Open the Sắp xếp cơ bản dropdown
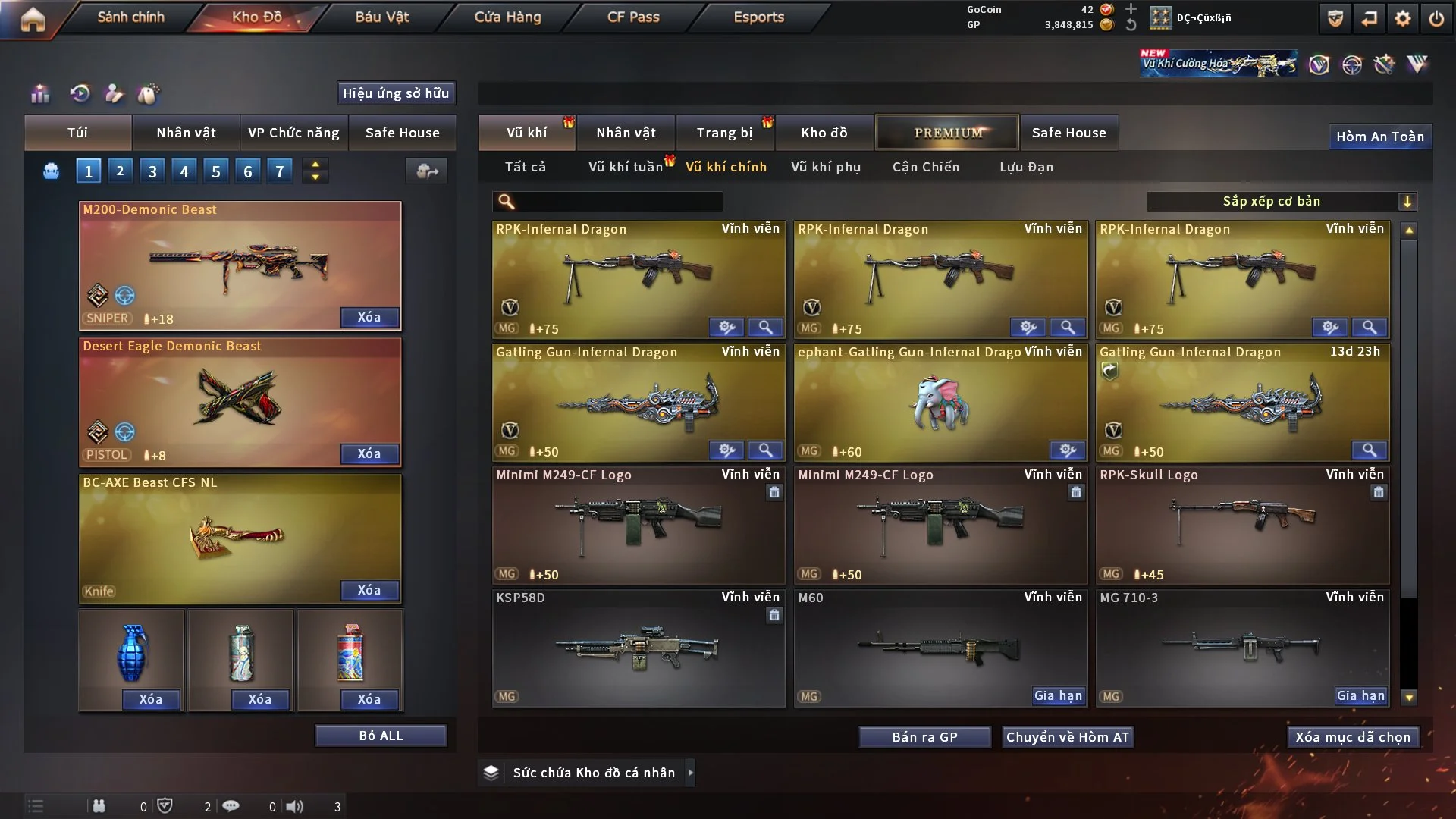The height and width of the screenshot is (819, 1456). click(x=1281, y=201)
